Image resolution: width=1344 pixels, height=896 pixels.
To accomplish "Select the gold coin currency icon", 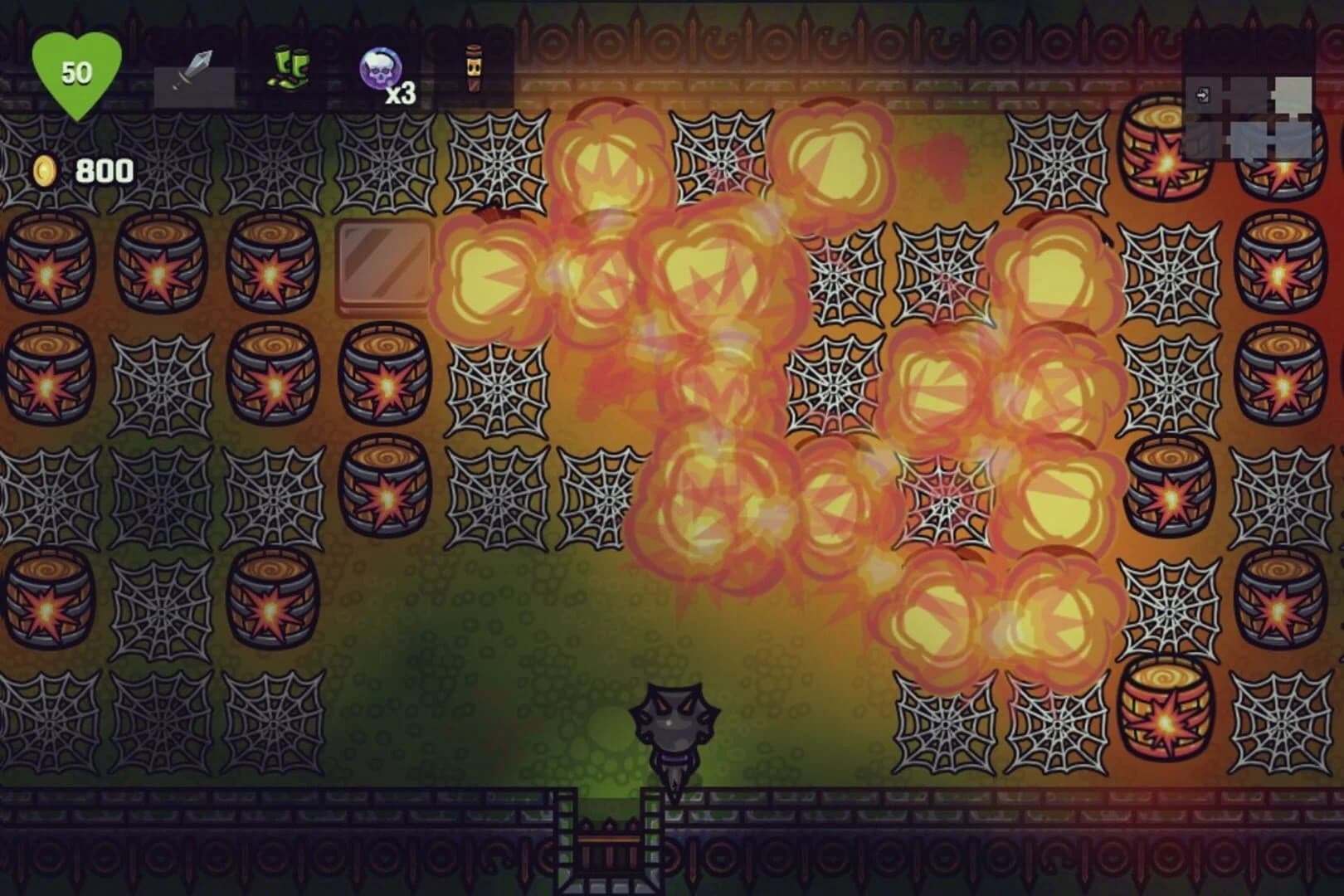I will click(46, 170).
